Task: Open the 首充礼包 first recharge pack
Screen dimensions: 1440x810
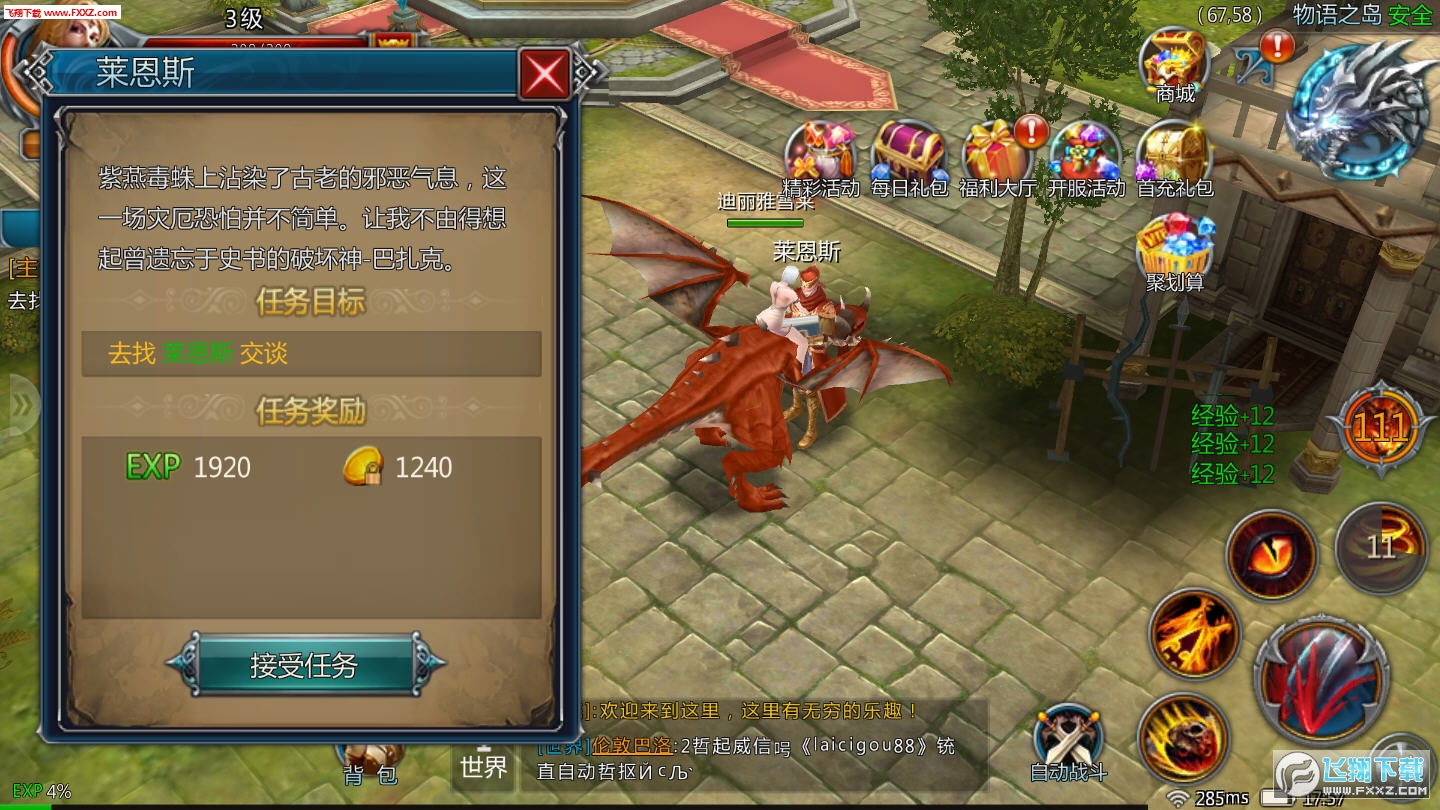Action: click(1174, 158)
